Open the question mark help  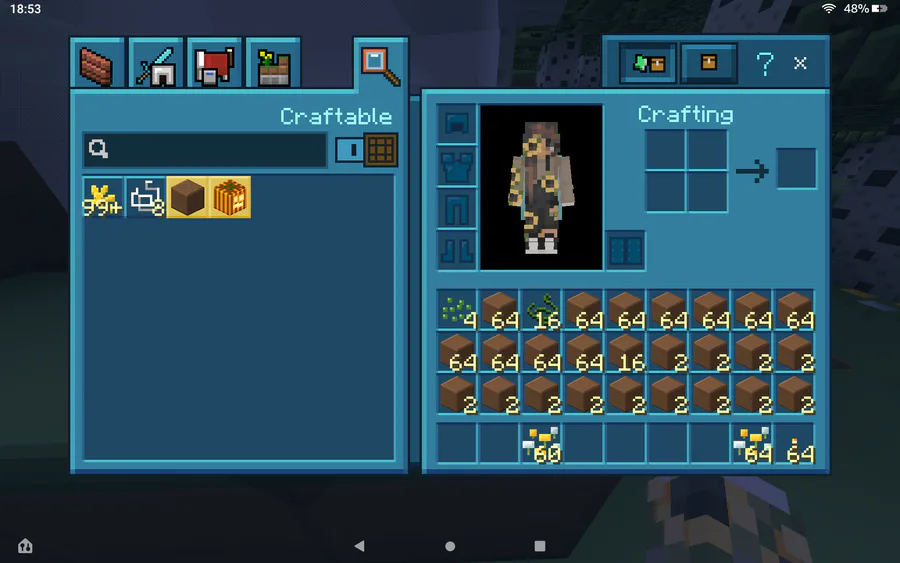[x=765, y=63]
